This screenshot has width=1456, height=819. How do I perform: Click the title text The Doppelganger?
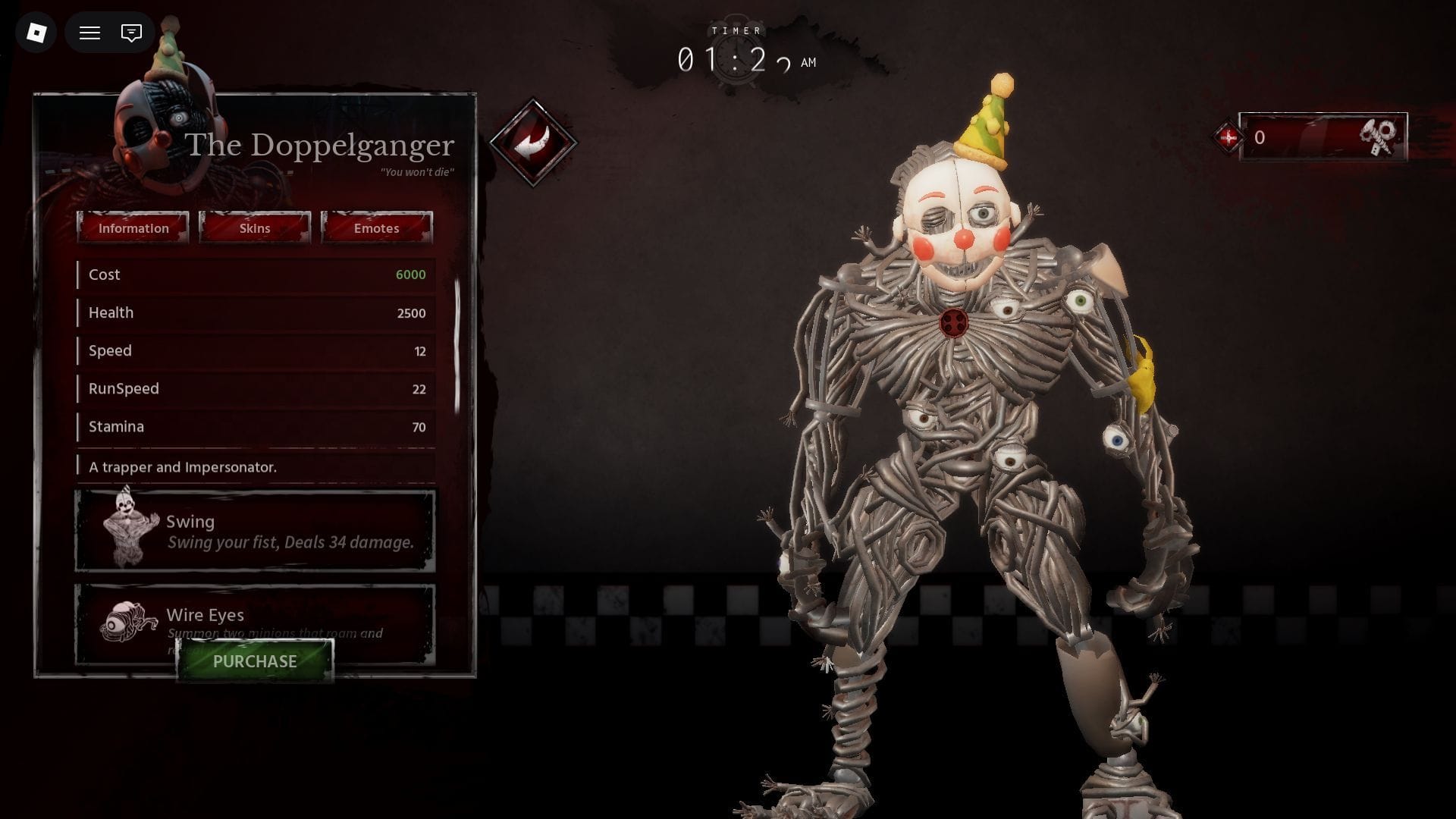tap(321, 144)
